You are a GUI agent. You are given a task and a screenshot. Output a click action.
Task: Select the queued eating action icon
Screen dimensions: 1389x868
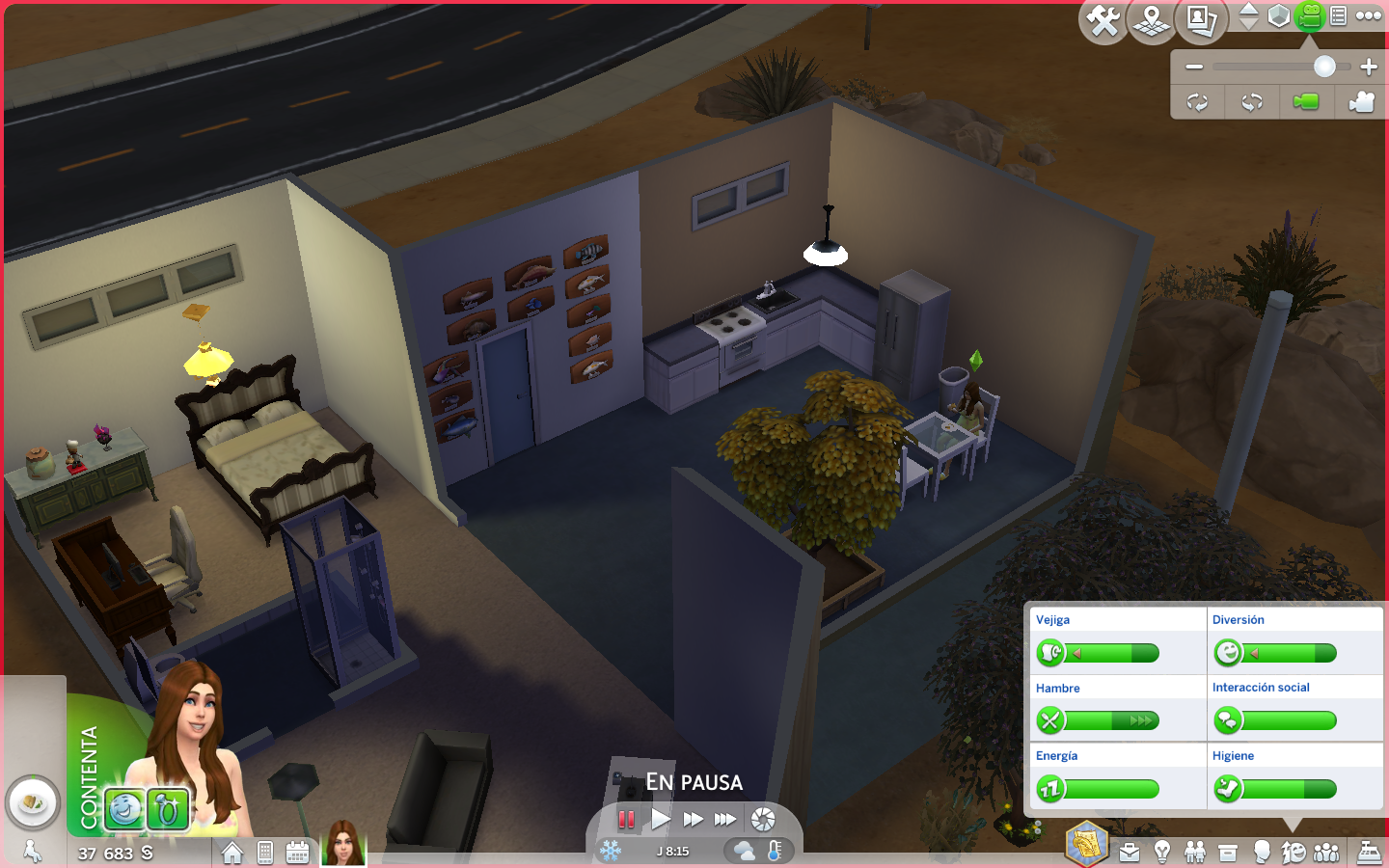(33, 801)
